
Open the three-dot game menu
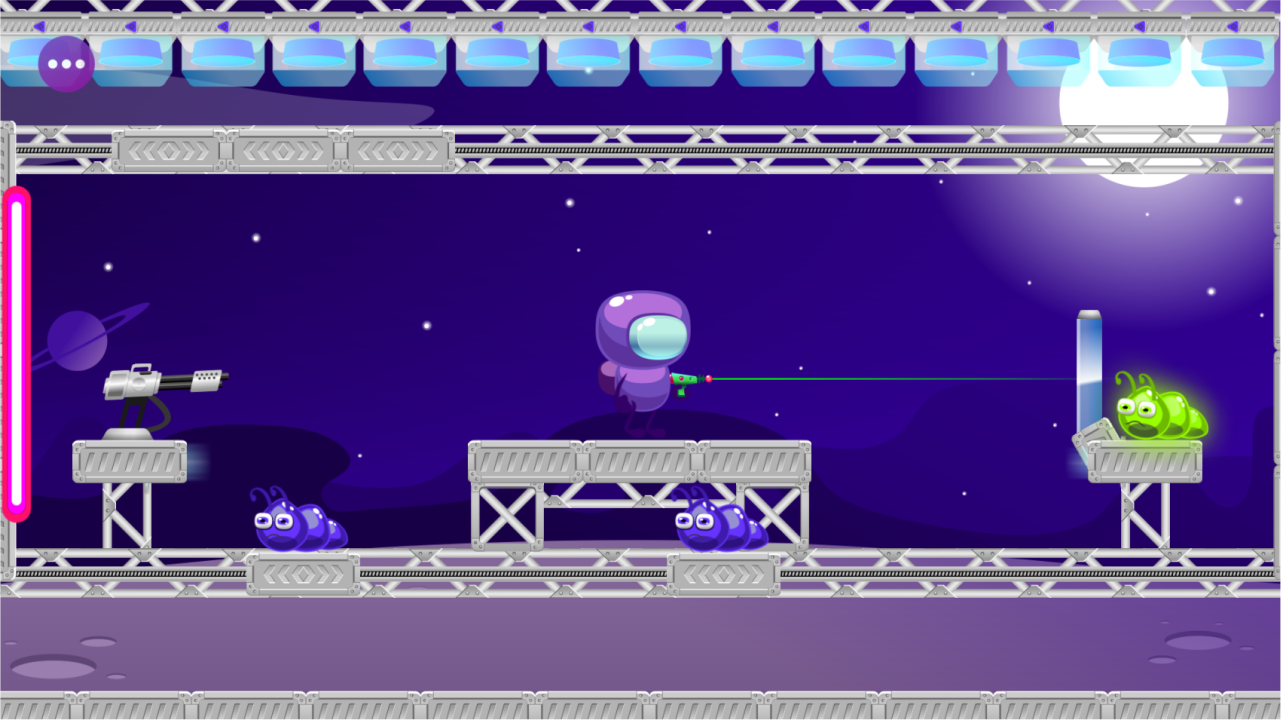pyautogui.click(x=65, y=65)
